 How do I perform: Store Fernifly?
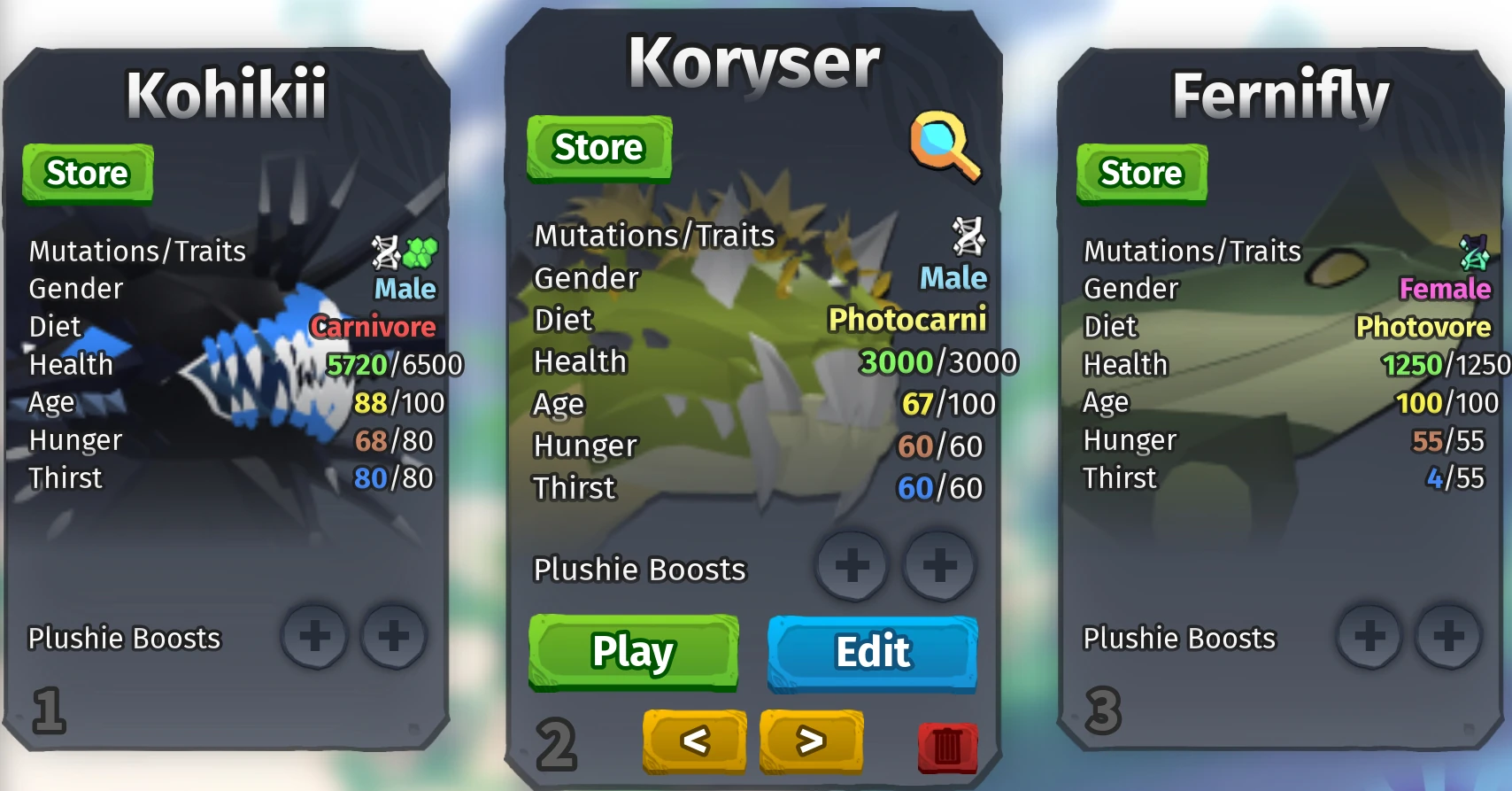[x=1140, y=173]
